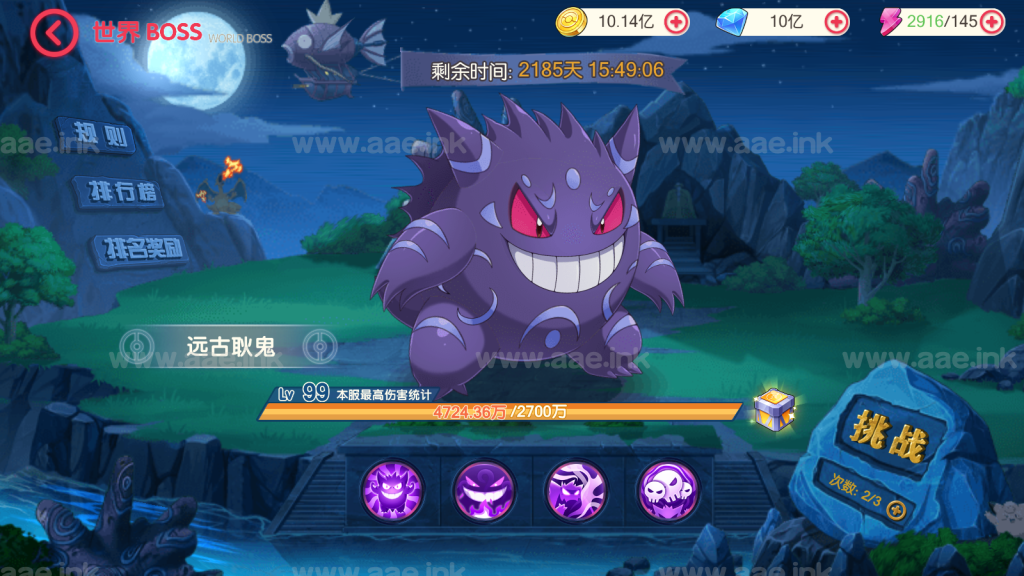Select the full-body Gengar skill icon

pyautogui.click(x=391, y=490)
